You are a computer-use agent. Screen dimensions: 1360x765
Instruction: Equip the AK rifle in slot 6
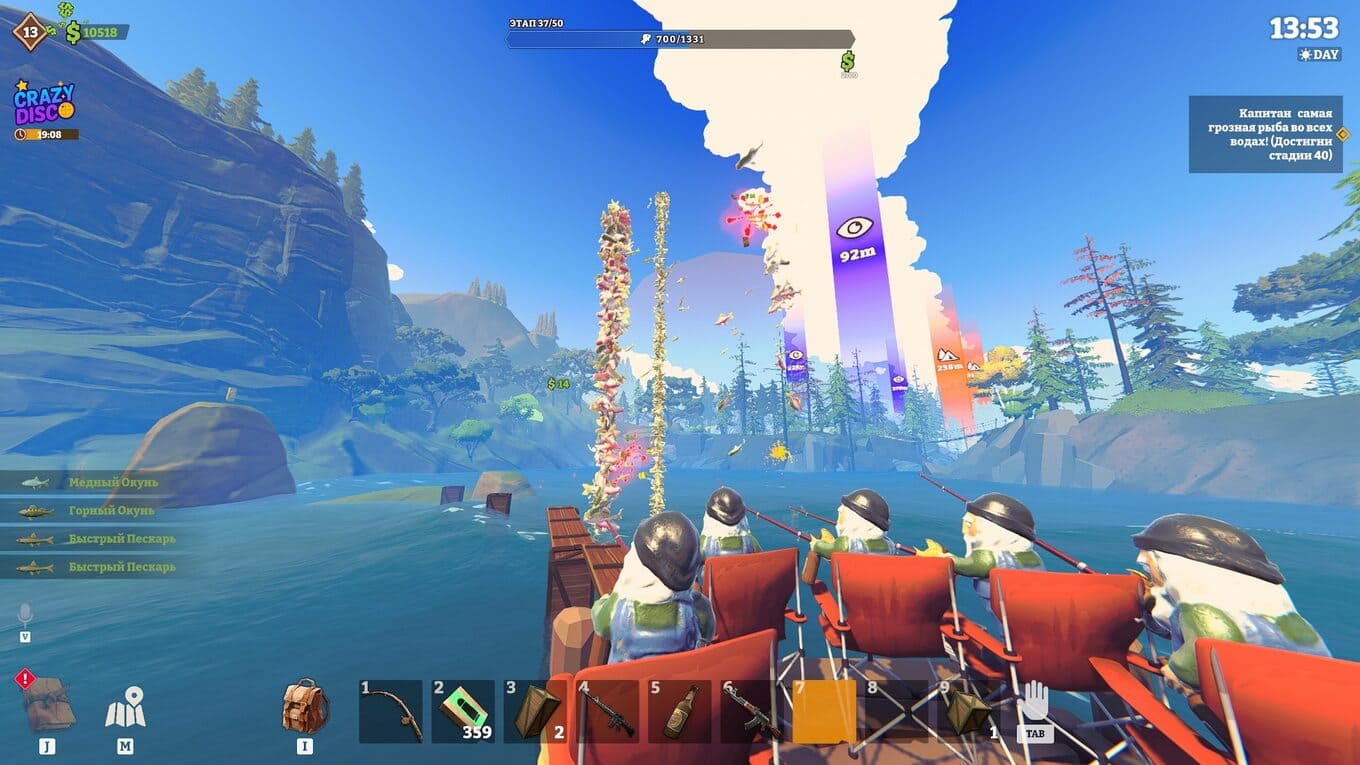(x=751, y=711)
